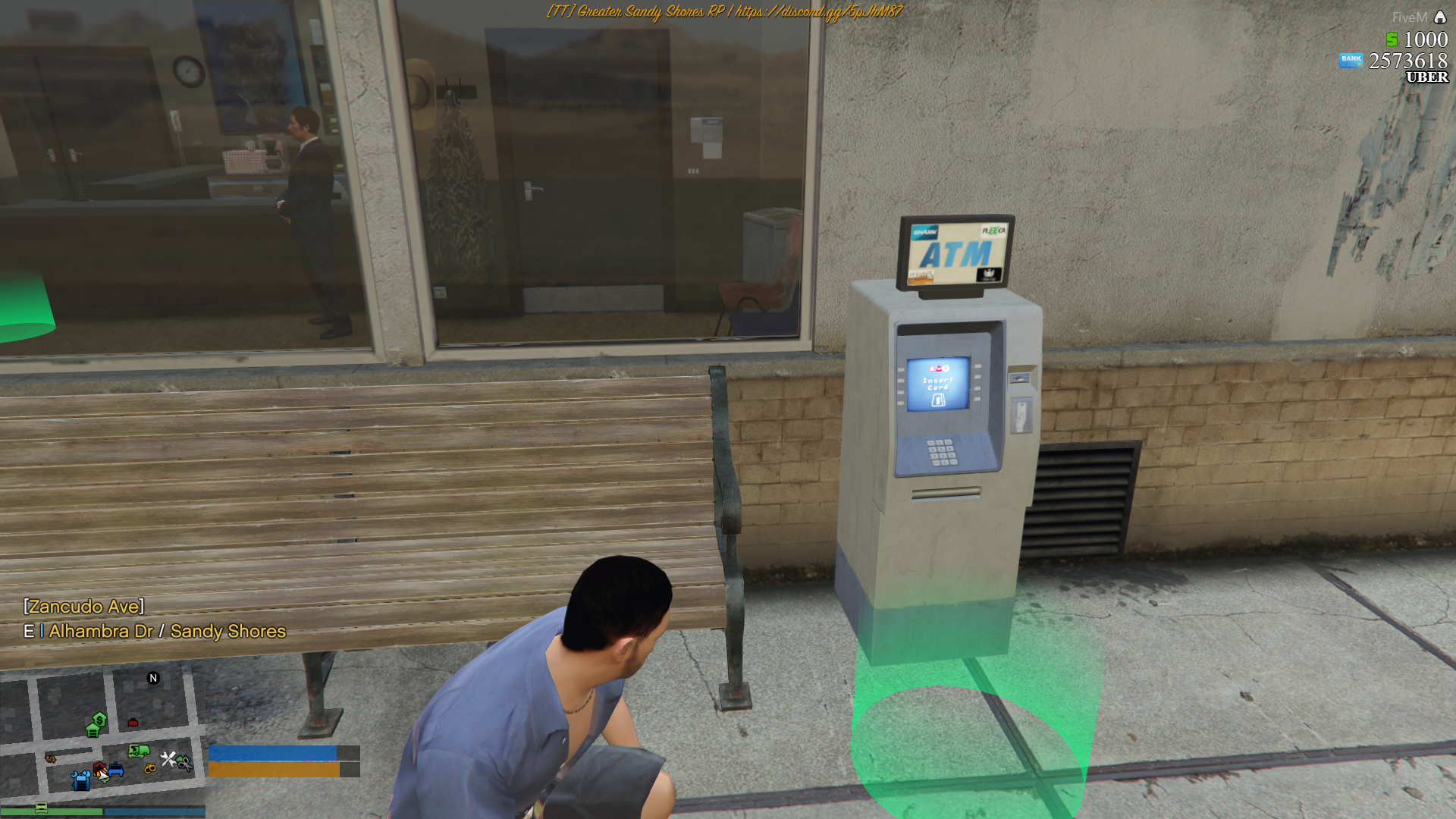Screen dimensions: 1456x819
Task: Select the wrench and screwdriver mechanic blip
Action: tap(169, 759)
